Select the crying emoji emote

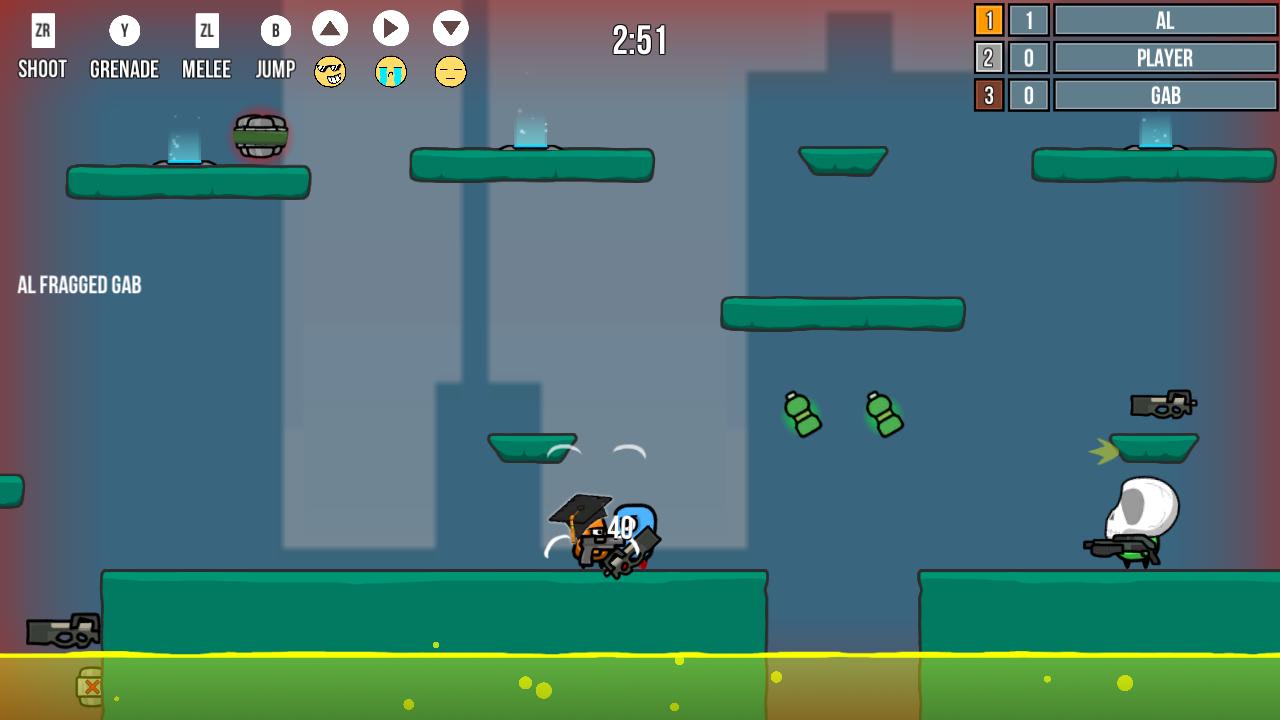pos(390,71)
